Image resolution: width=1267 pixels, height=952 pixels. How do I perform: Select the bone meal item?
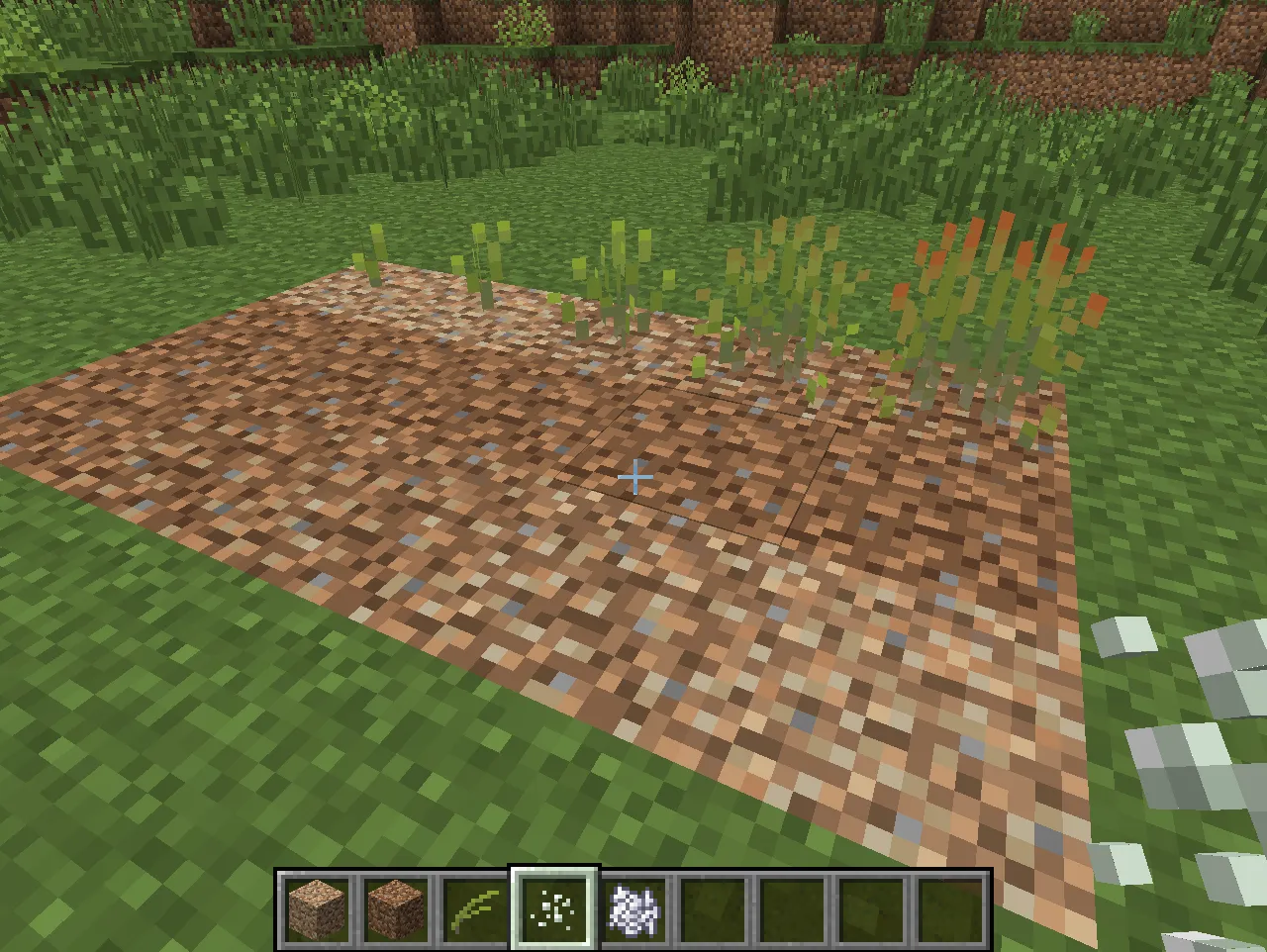pos(551,908)
